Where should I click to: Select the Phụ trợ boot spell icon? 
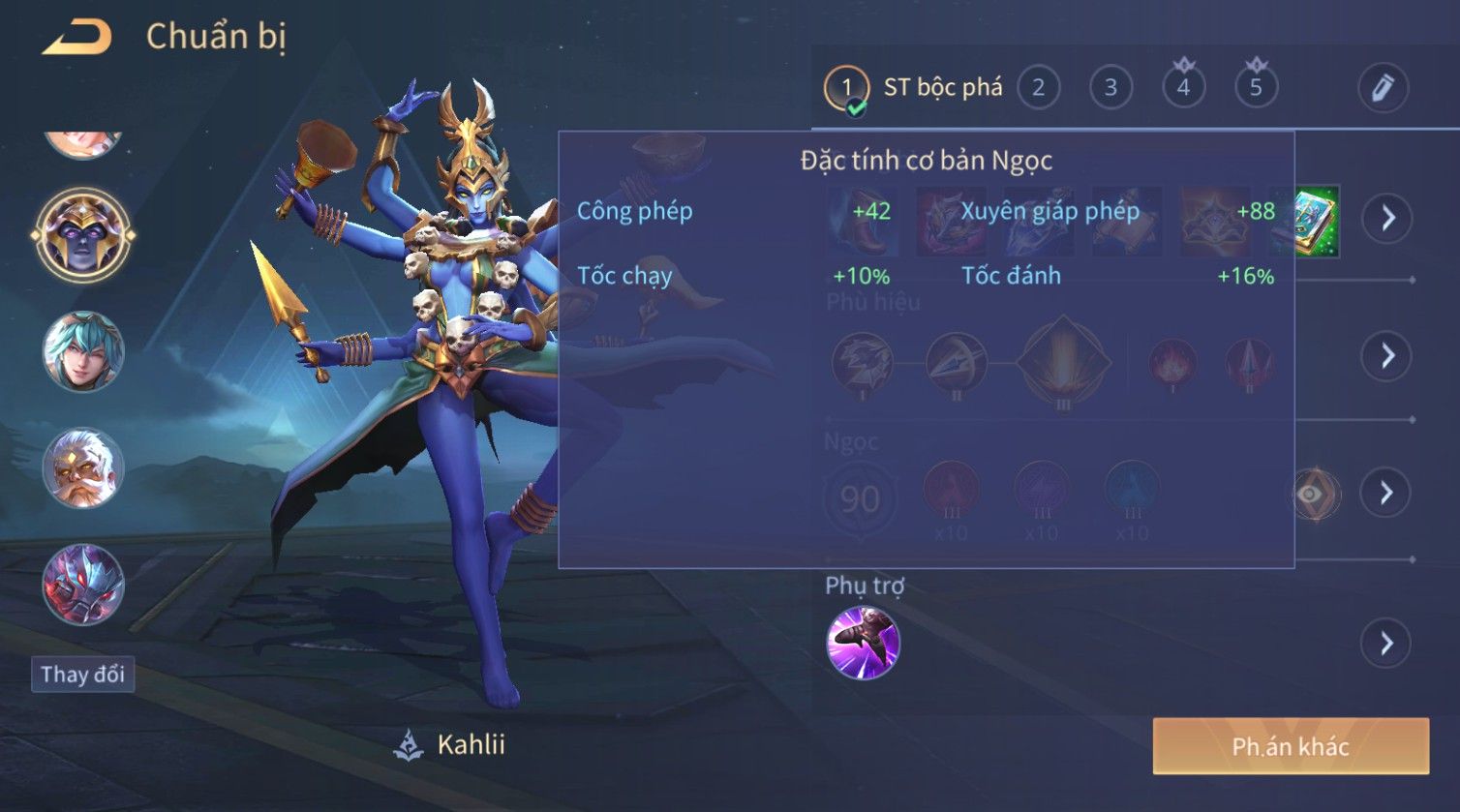coord(863,643)
